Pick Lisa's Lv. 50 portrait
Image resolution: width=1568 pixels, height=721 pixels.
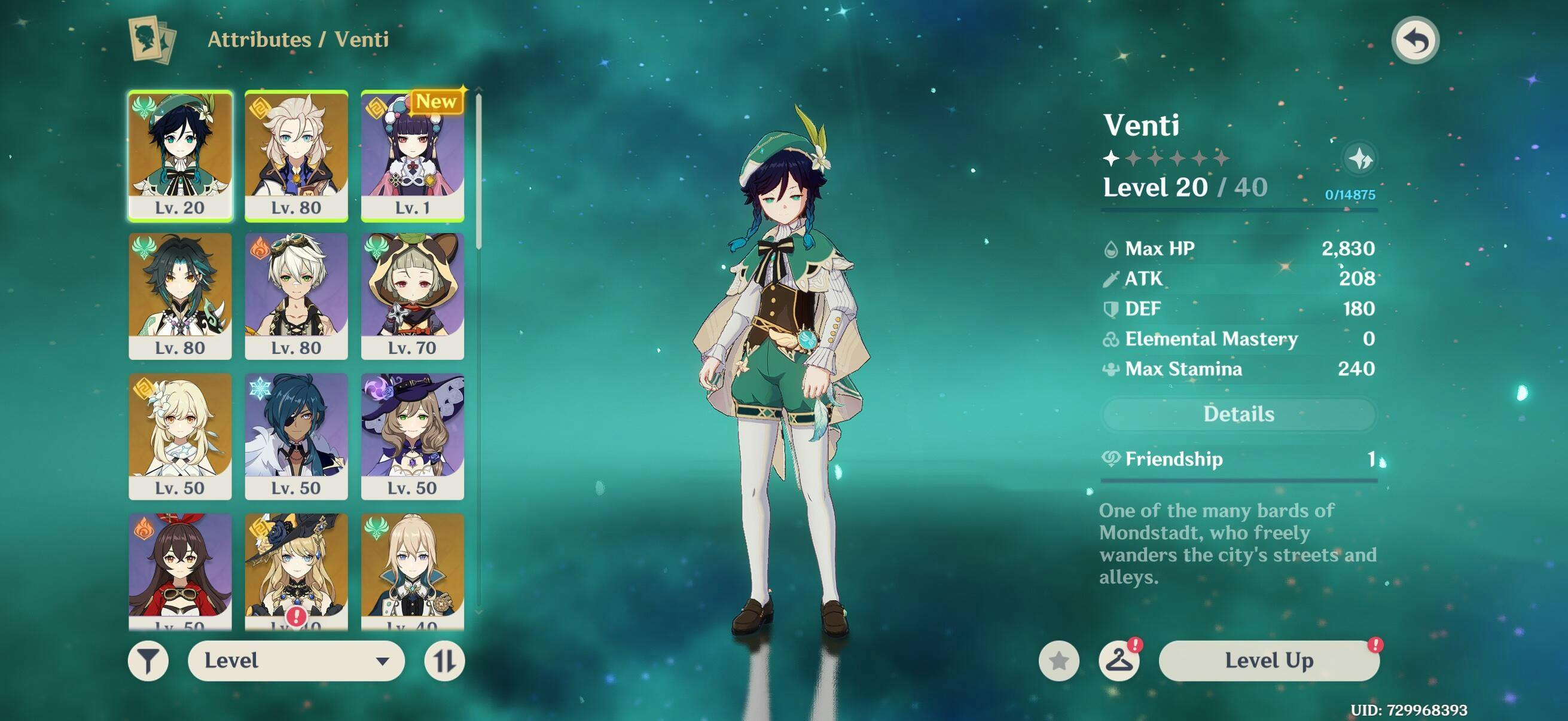(412, 436)
